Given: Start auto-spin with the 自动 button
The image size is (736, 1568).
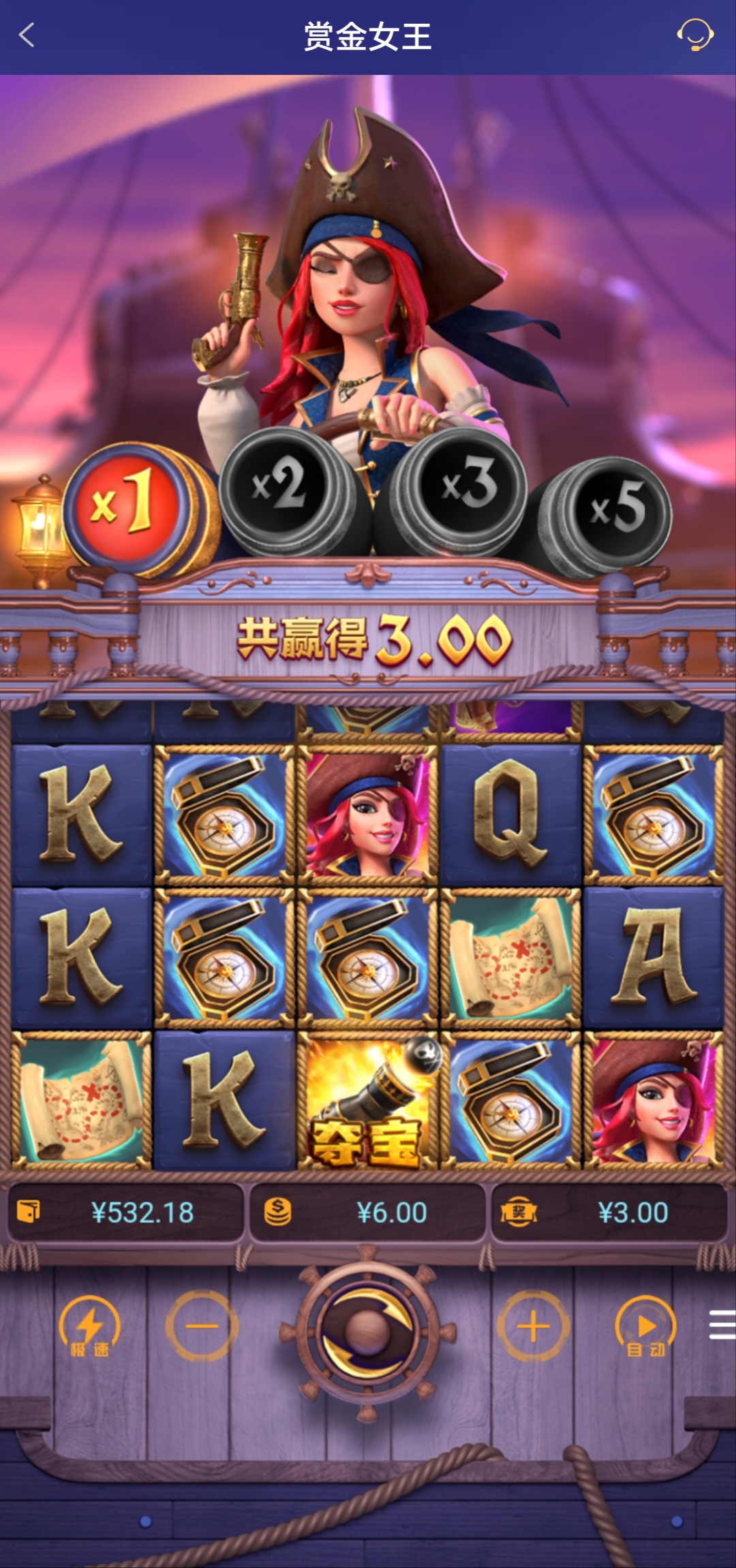Looking at the screenshot, I should tap(645, 1326).
